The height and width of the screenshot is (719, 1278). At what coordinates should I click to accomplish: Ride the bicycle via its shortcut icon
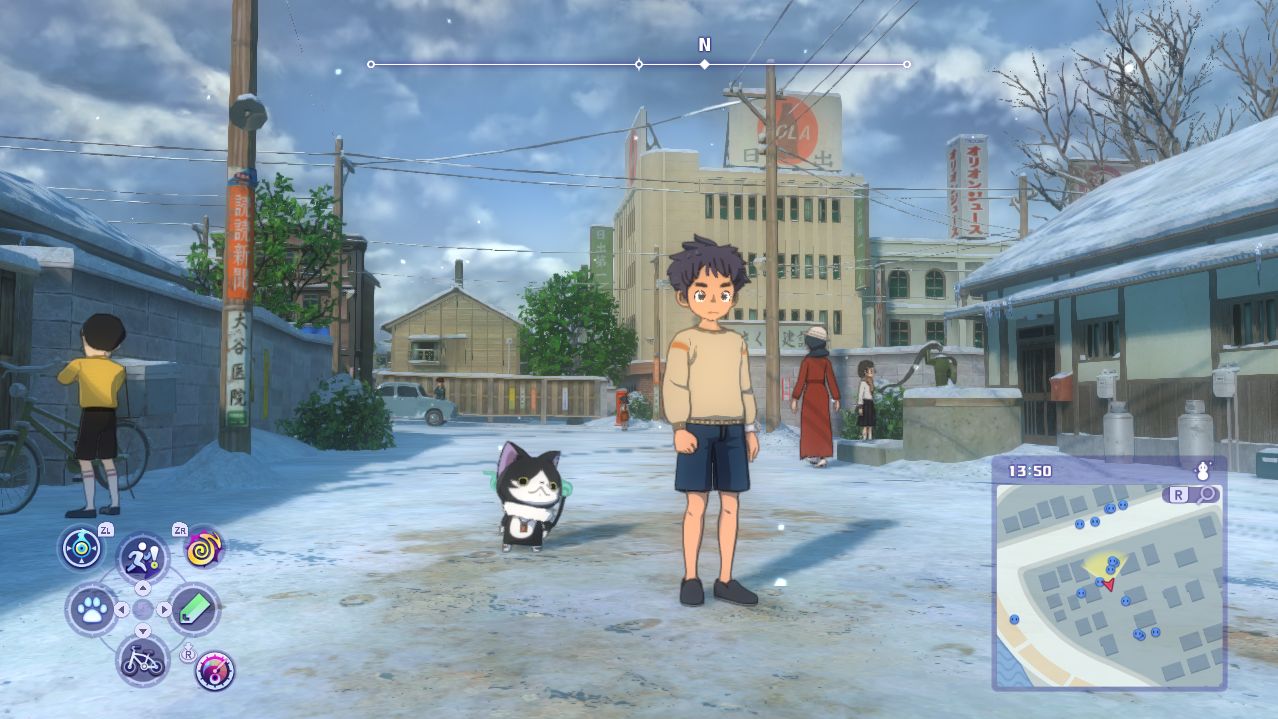(142, 660)
